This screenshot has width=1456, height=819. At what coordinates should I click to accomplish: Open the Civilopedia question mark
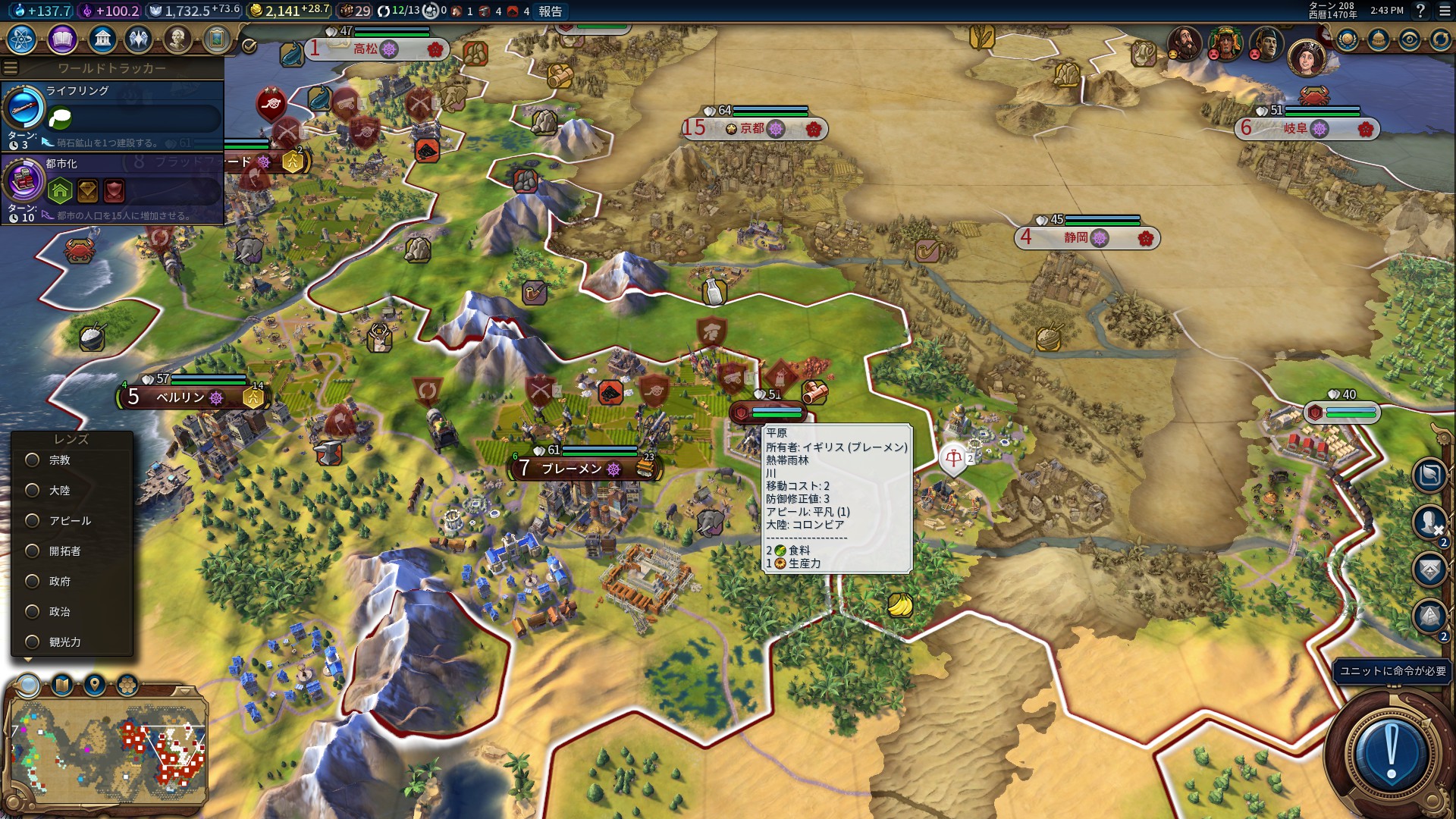tap(1420, 11)
